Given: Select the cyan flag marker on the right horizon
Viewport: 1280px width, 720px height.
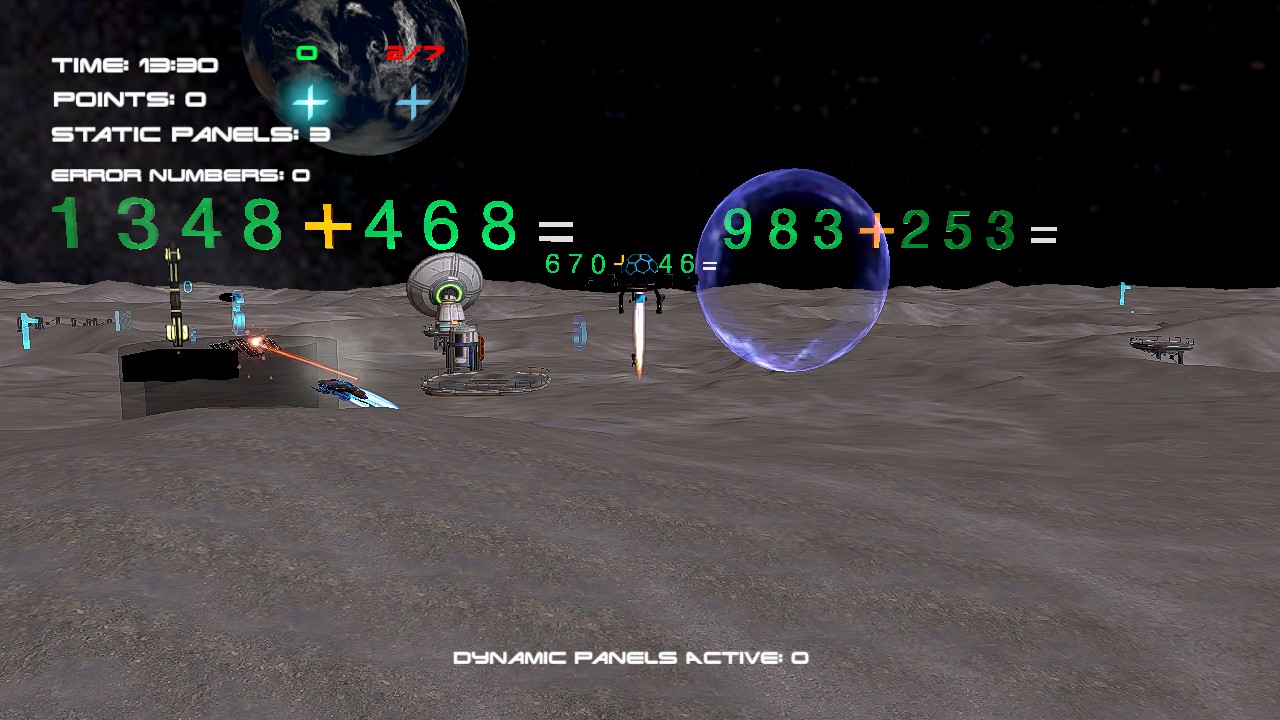Looking at the screenshot, I should (x=1123, y=295).
